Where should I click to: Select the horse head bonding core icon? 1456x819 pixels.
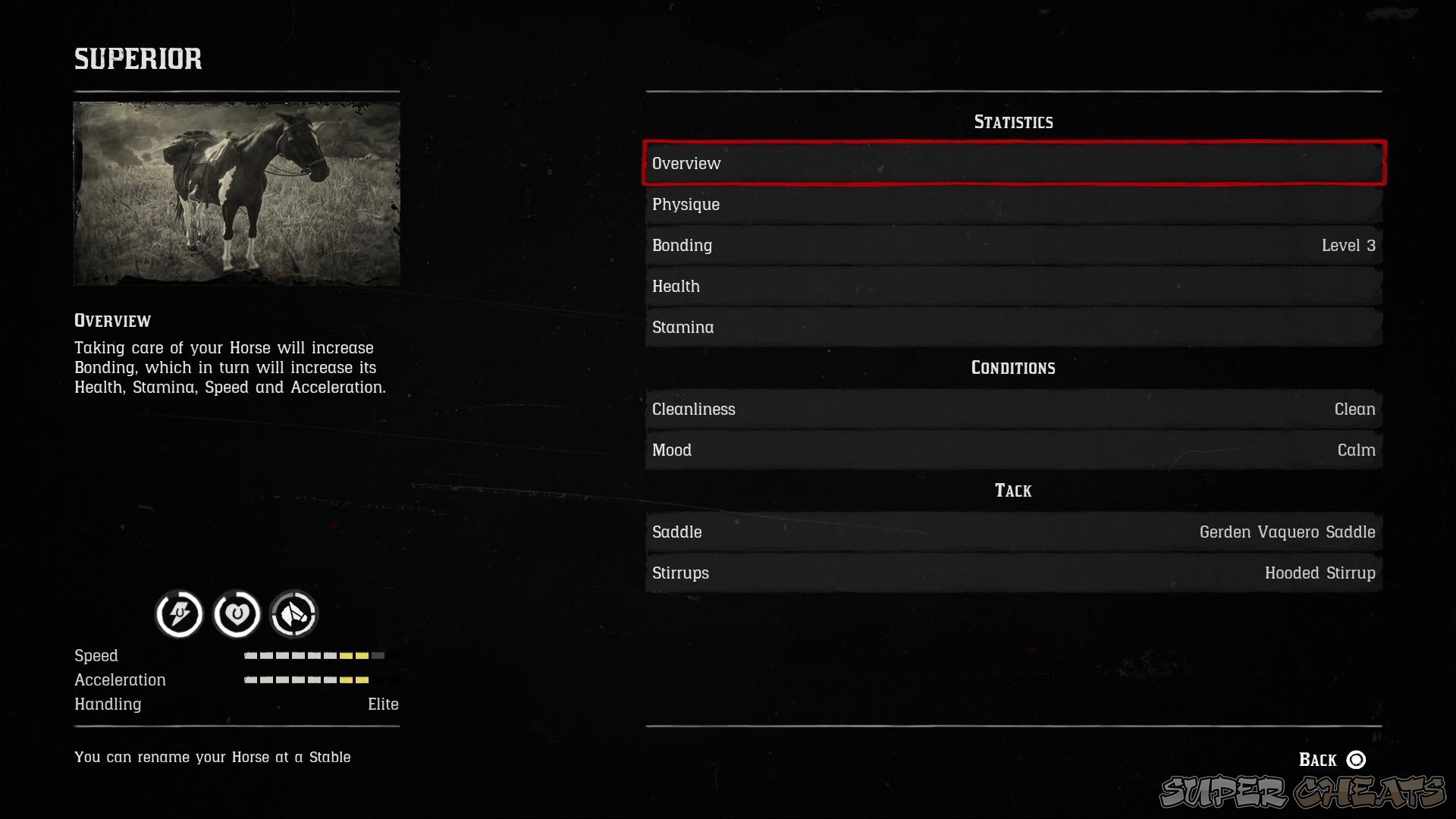click(x=293, y=614)
